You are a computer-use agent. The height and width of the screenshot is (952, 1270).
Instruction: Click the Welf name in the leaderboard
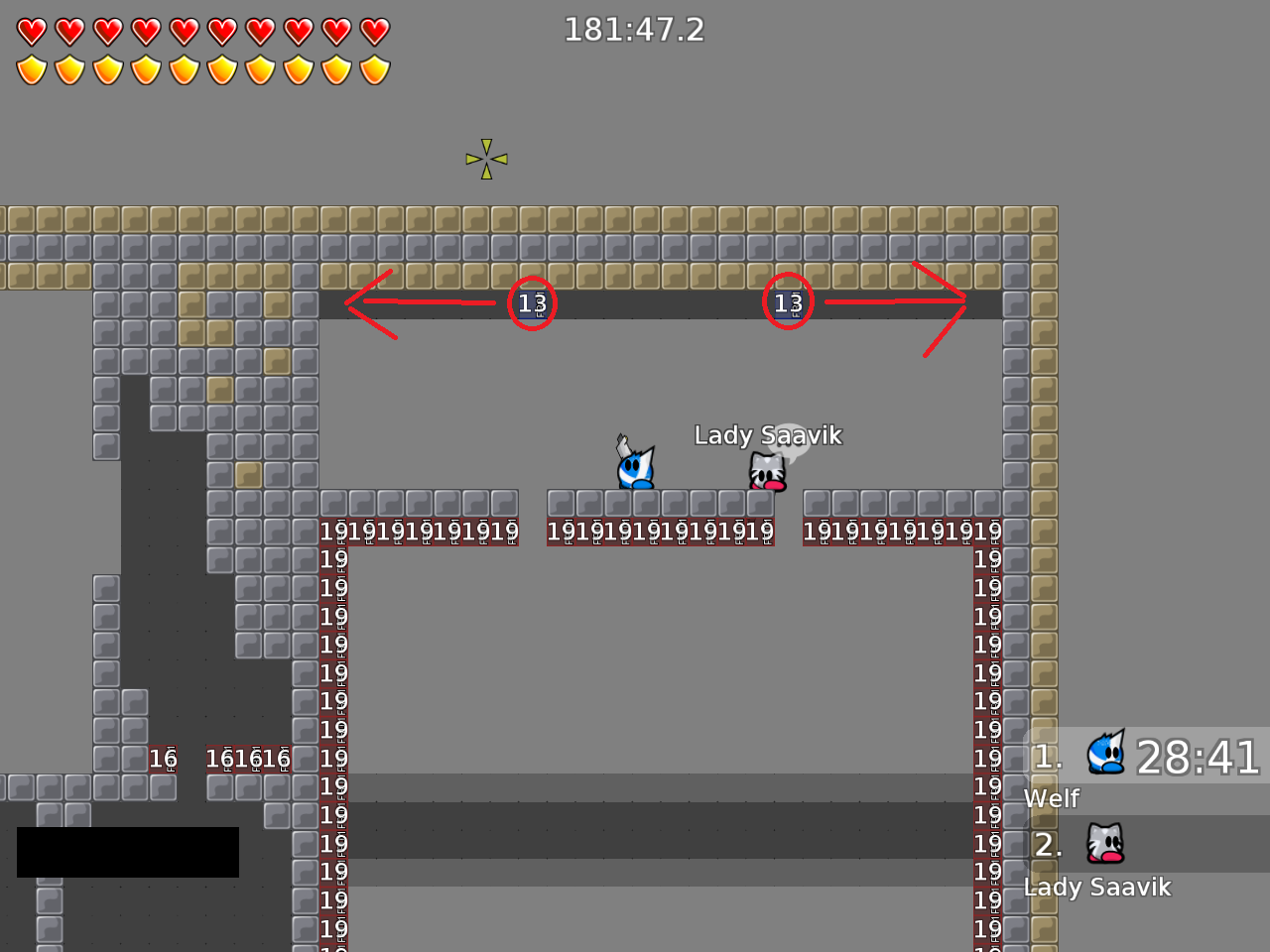pos(1051,797)
